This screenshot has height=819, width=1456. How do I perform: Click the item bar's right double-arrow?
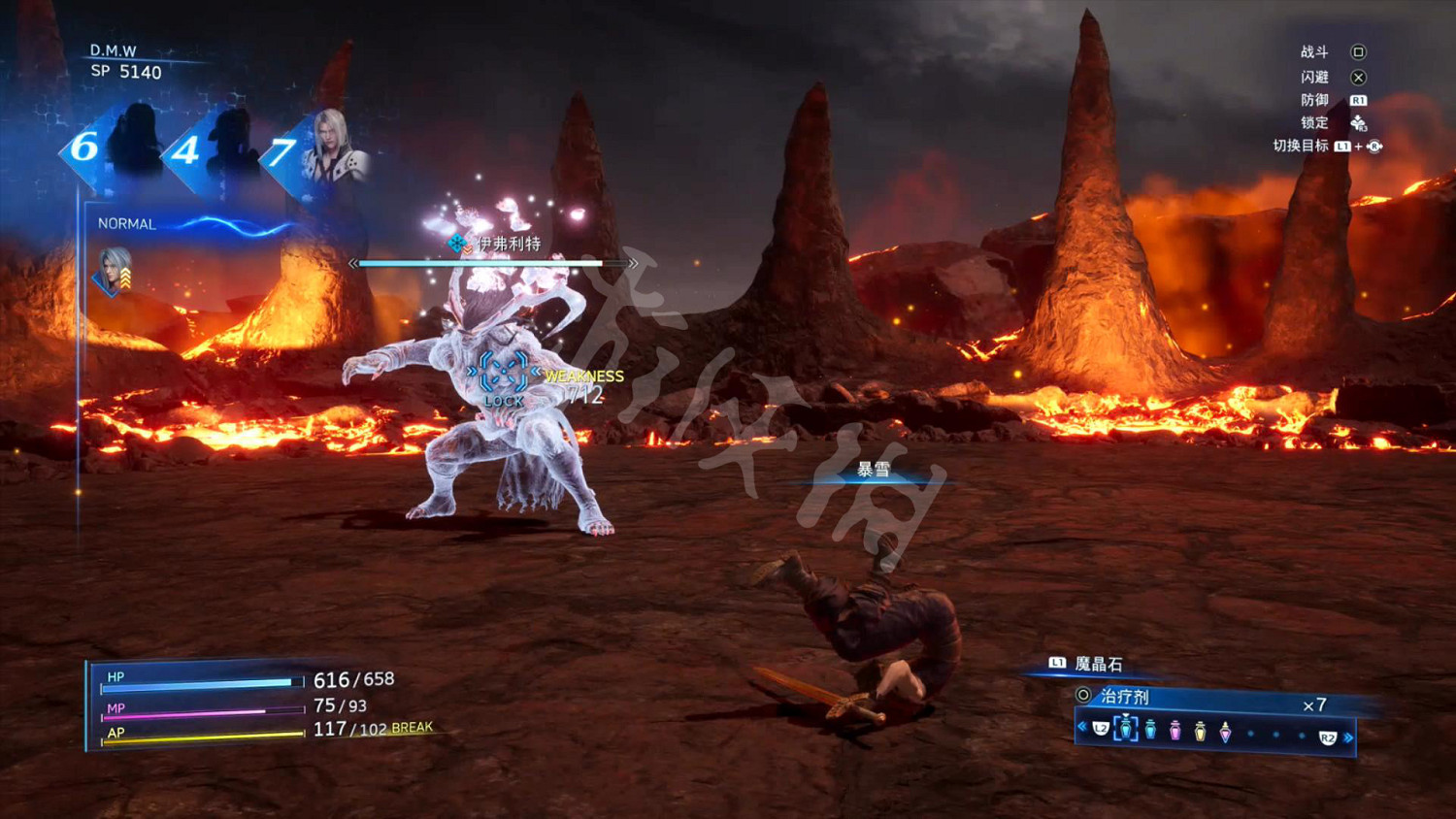(x=1348, y=737)
